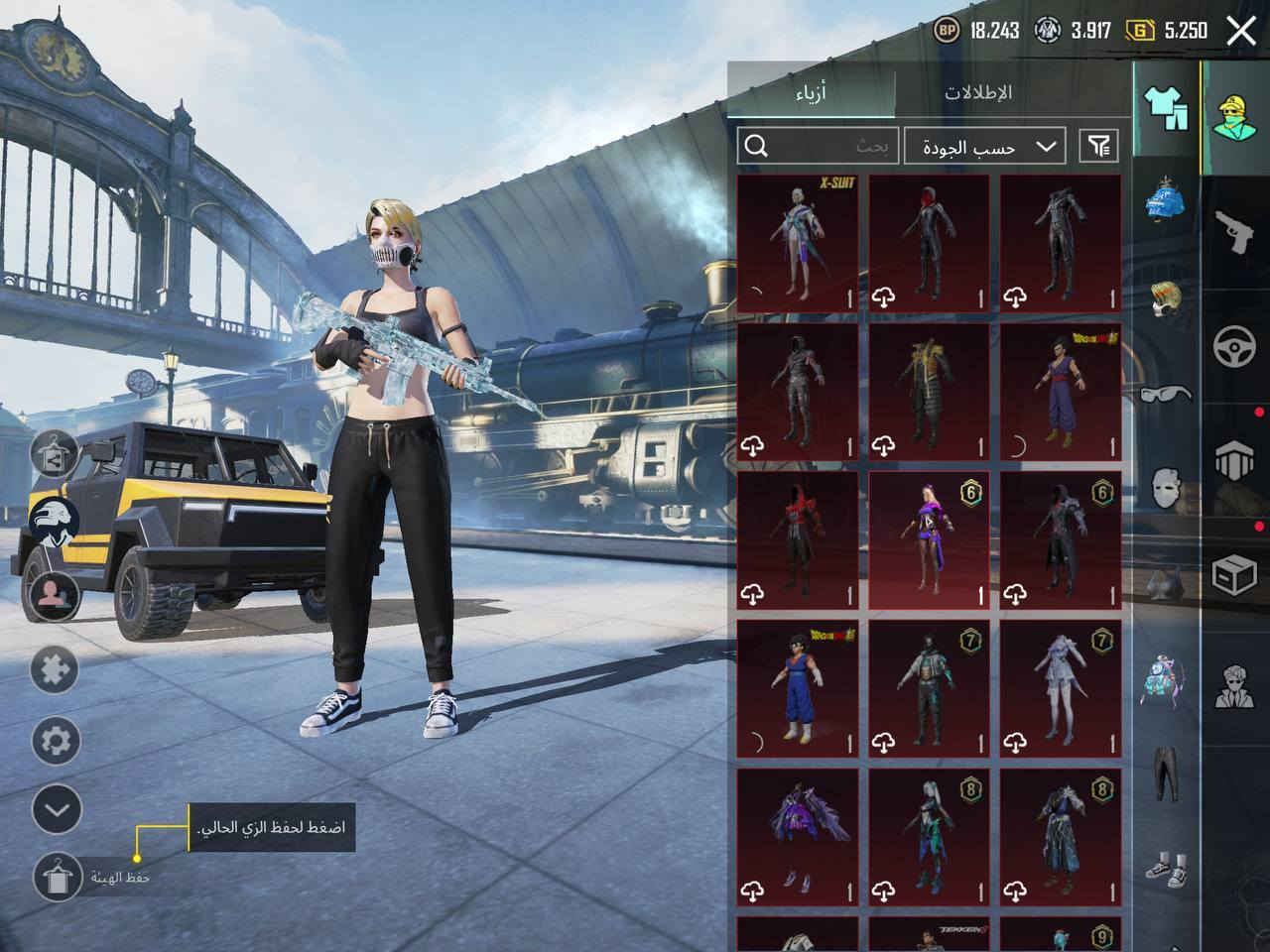The image size is (1270, 952).
Task: Select the glasses accessory subcategory
Action: [x=1166, y=394]
